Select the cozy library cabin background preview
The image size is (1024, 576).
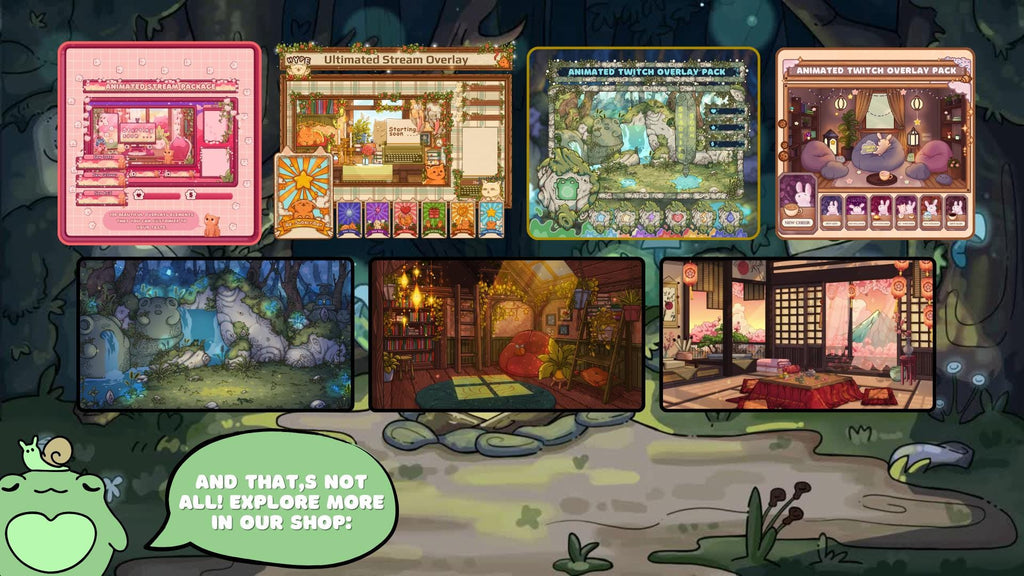tap(507, 334)
